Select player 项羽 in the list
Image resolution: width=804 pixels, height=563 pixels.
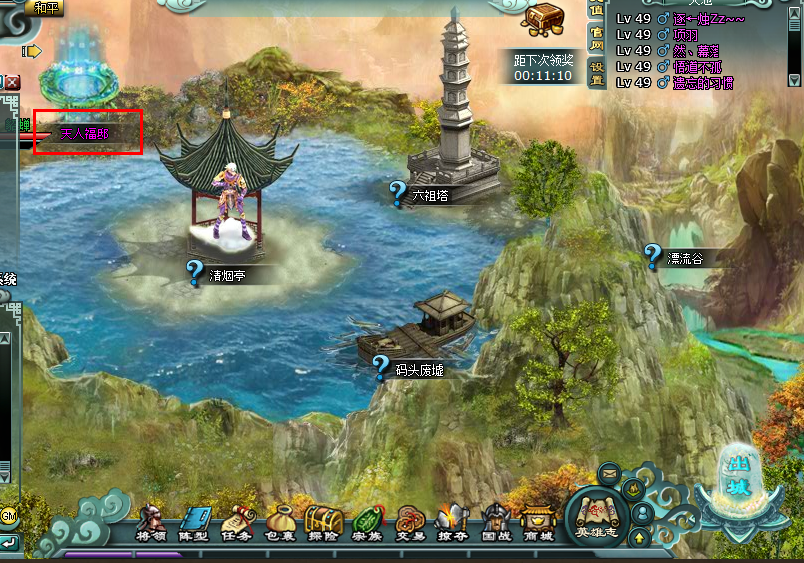[x=688, y=34]
